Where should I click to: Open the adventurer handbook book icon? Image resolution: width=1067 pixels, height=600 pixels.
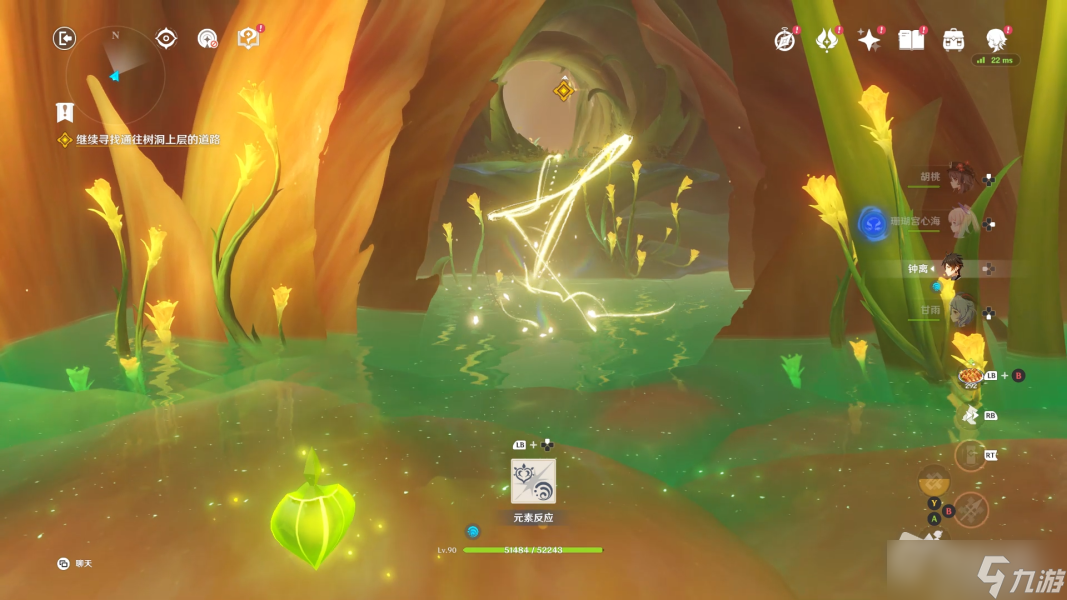click(911, 39)
